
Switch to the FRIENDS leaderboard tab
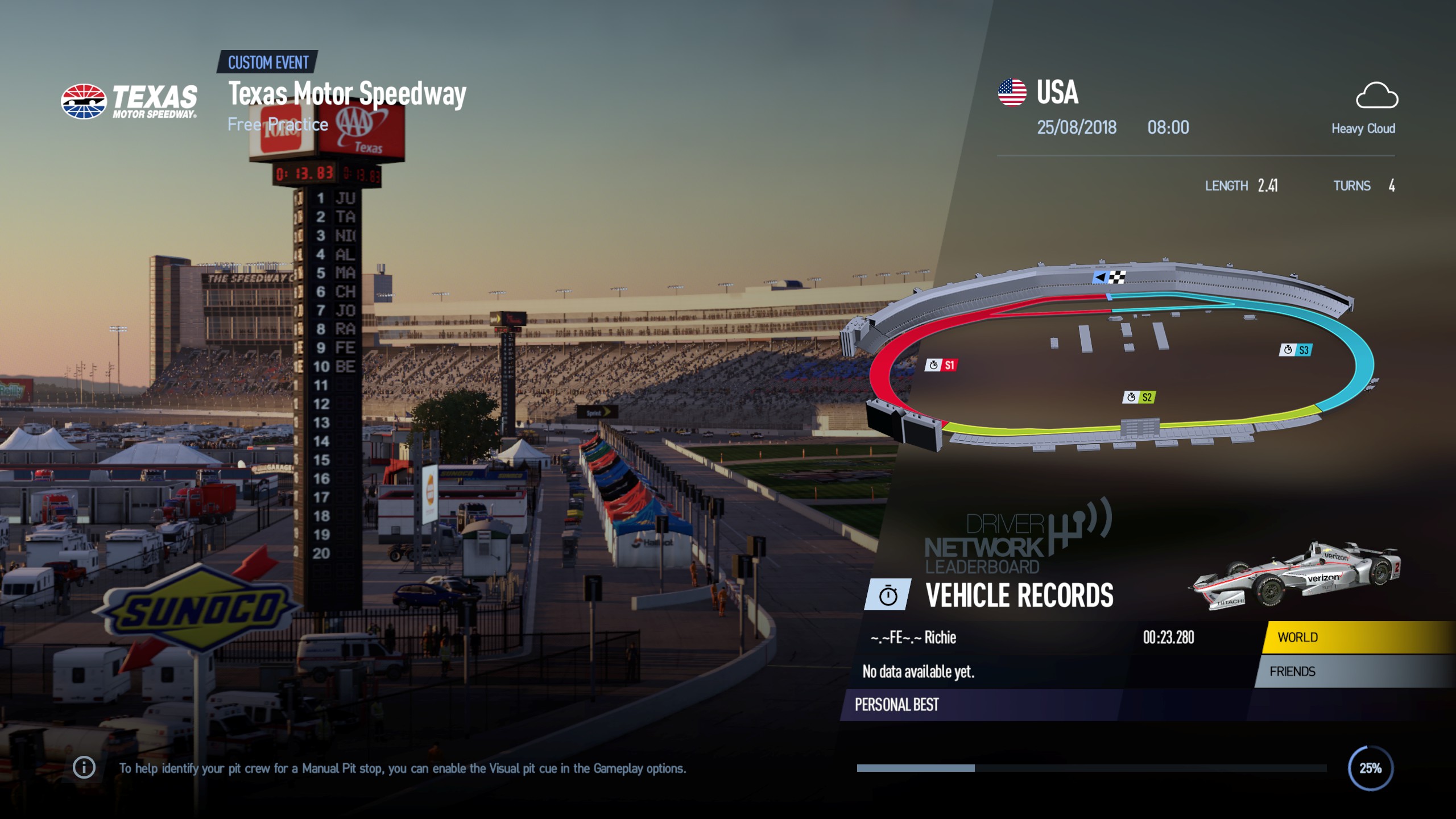1294,671
